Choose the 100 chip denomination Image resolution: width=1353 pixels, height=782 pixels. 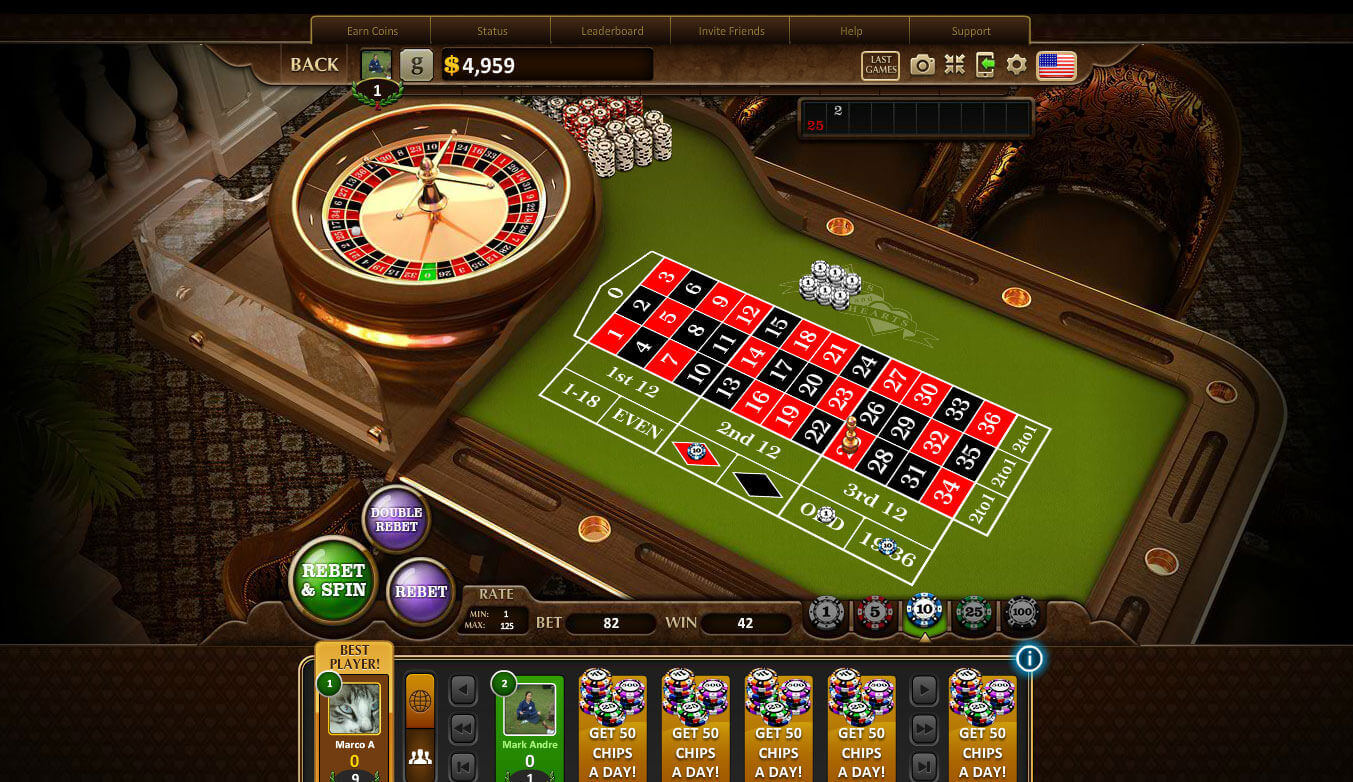(x=1021, y=612)
